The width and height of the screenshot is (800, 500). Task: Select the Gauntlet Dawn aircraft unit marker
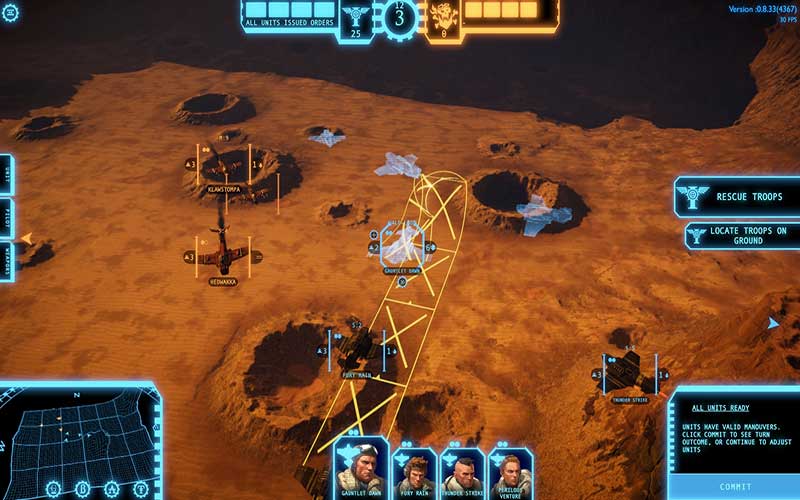[x=404, y=244]
